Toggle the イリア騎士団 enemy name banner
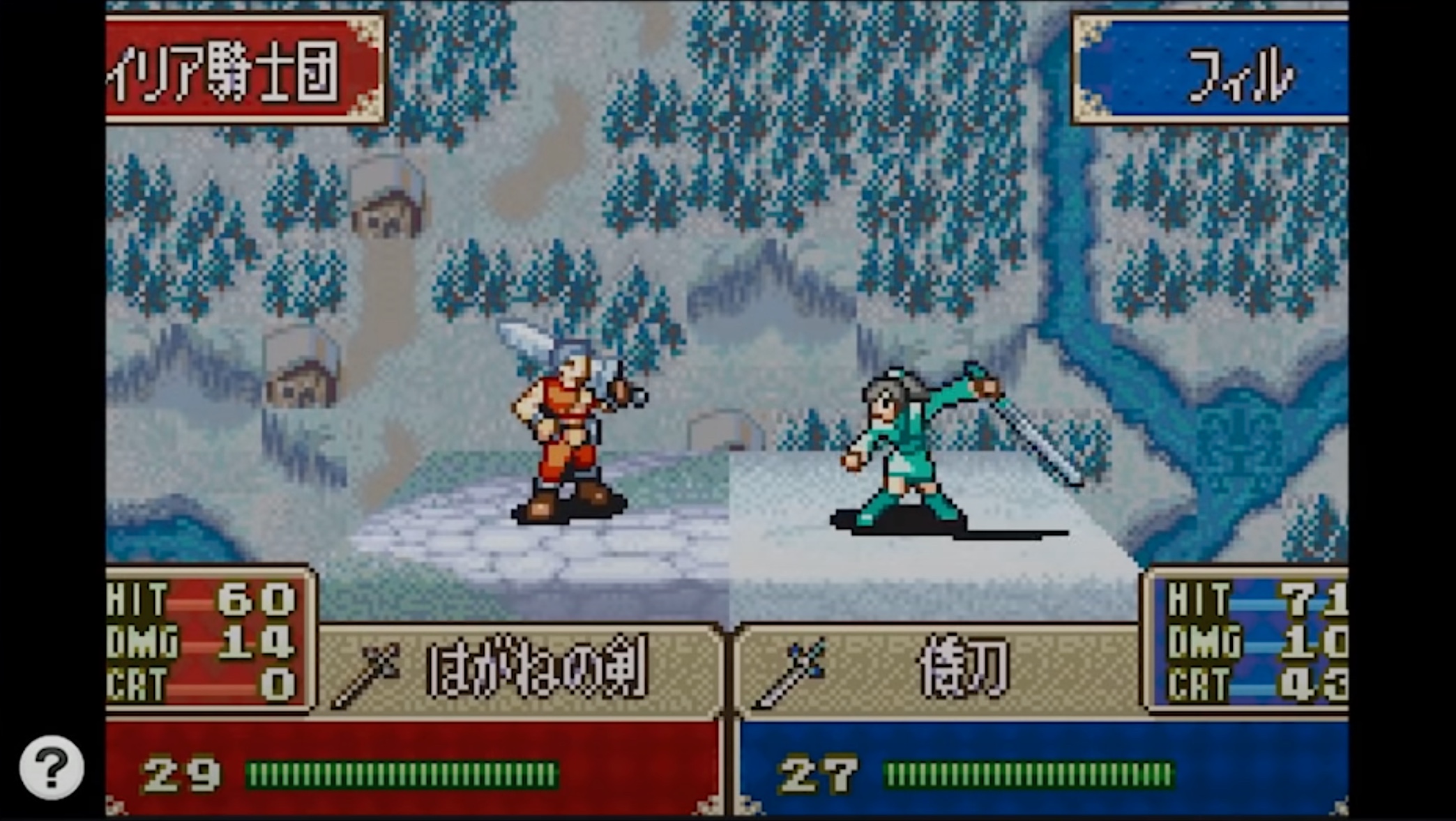This screenshot has height=821, width=1456. 230,66
